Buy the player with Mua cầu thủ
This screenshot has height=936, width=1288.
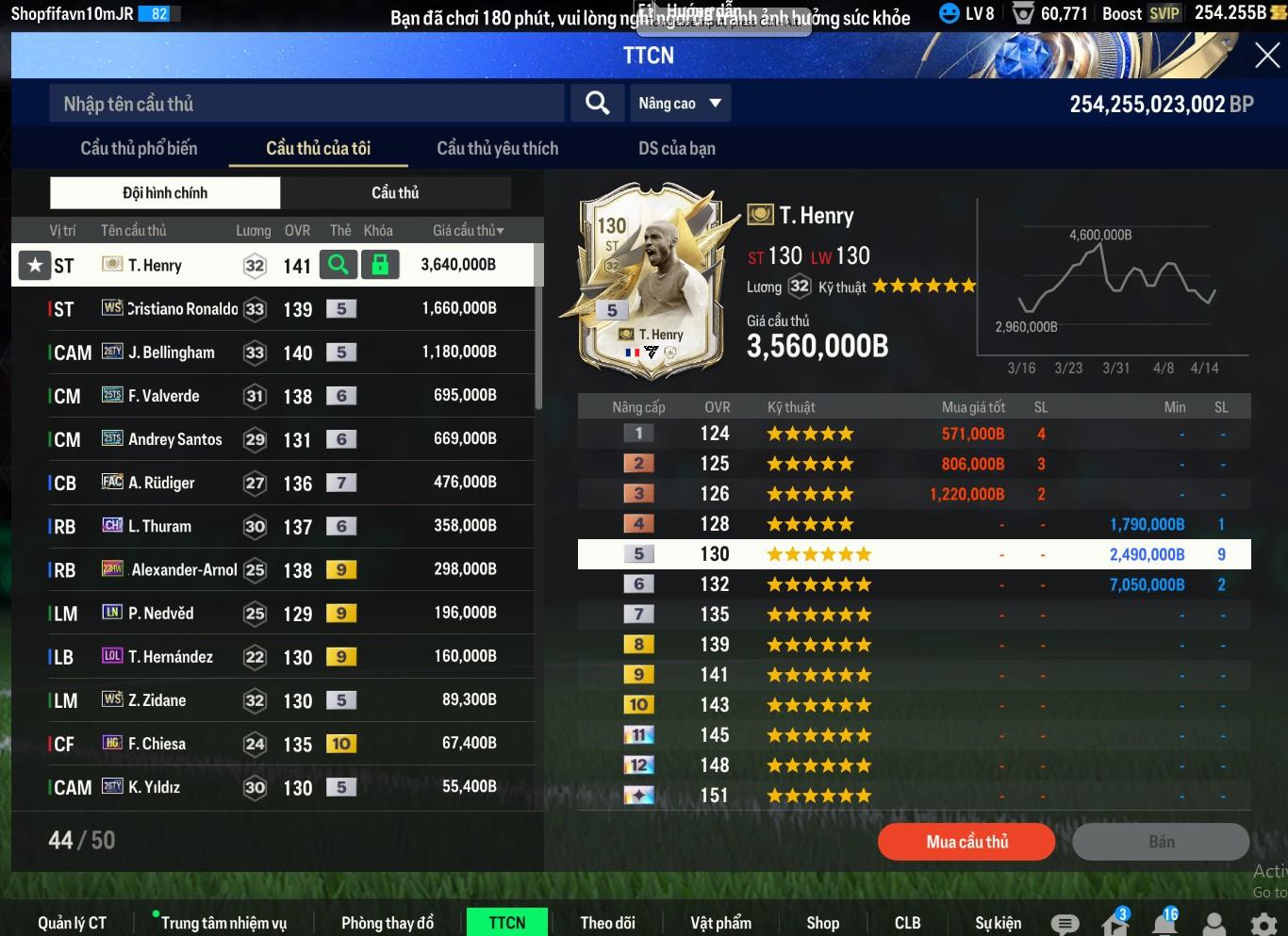pyautogui.click(x=966, y=842)
